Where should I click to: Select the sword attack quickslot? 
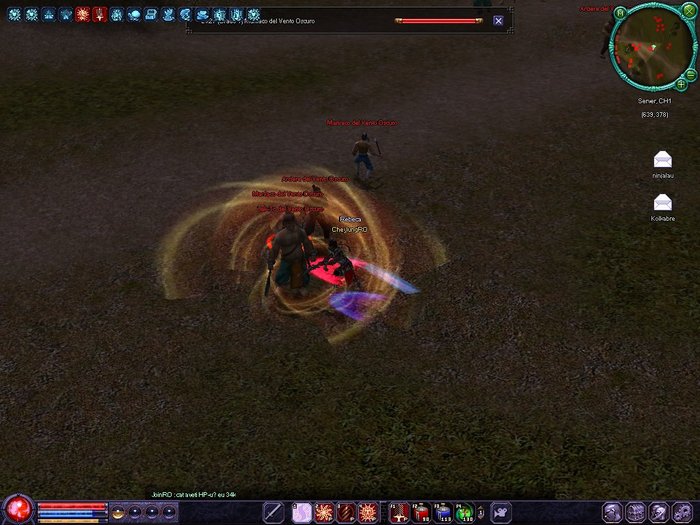pos(272,513)
